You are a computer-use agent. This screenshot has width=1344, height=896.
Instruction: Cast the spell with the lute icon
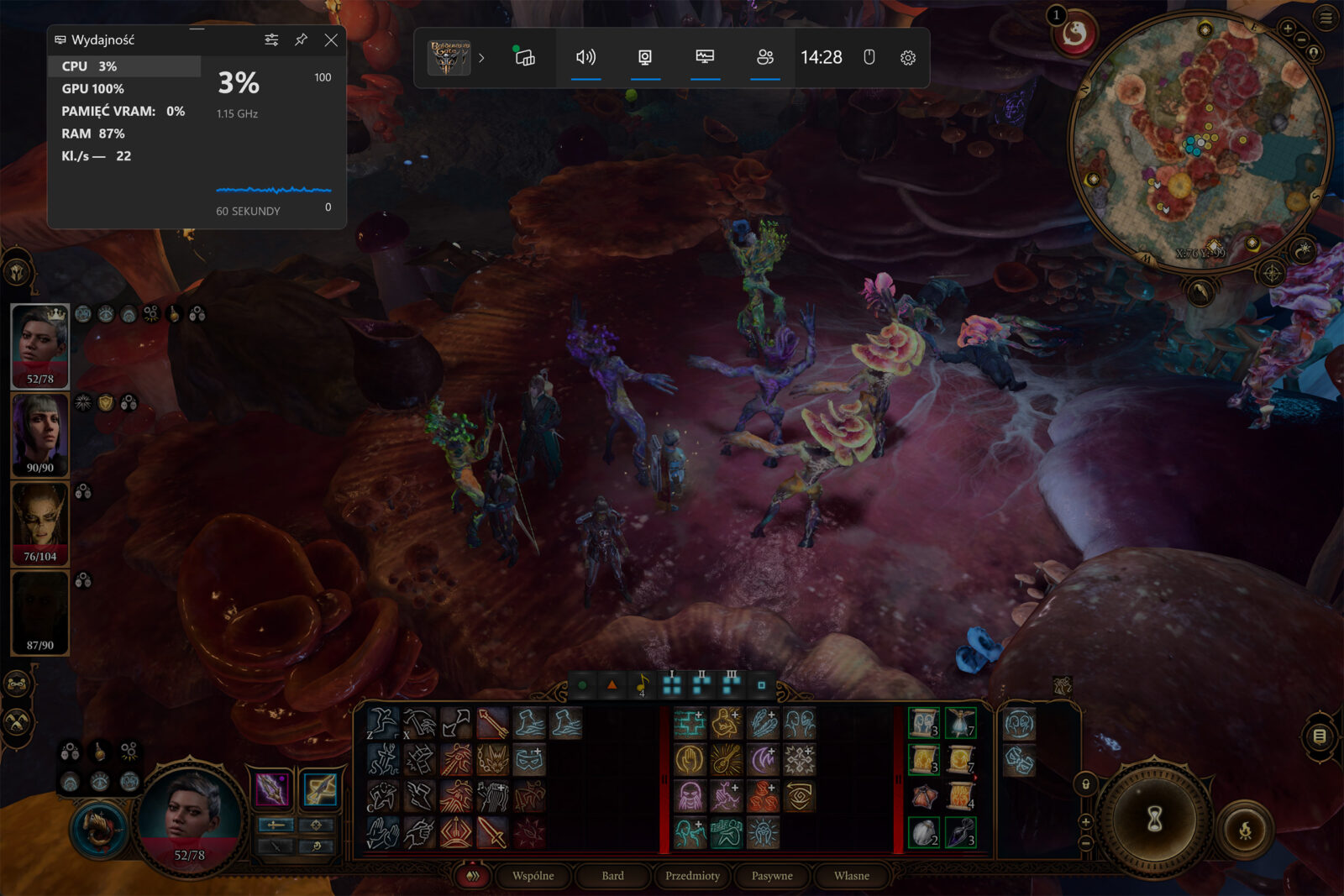[x=727, y=760]
